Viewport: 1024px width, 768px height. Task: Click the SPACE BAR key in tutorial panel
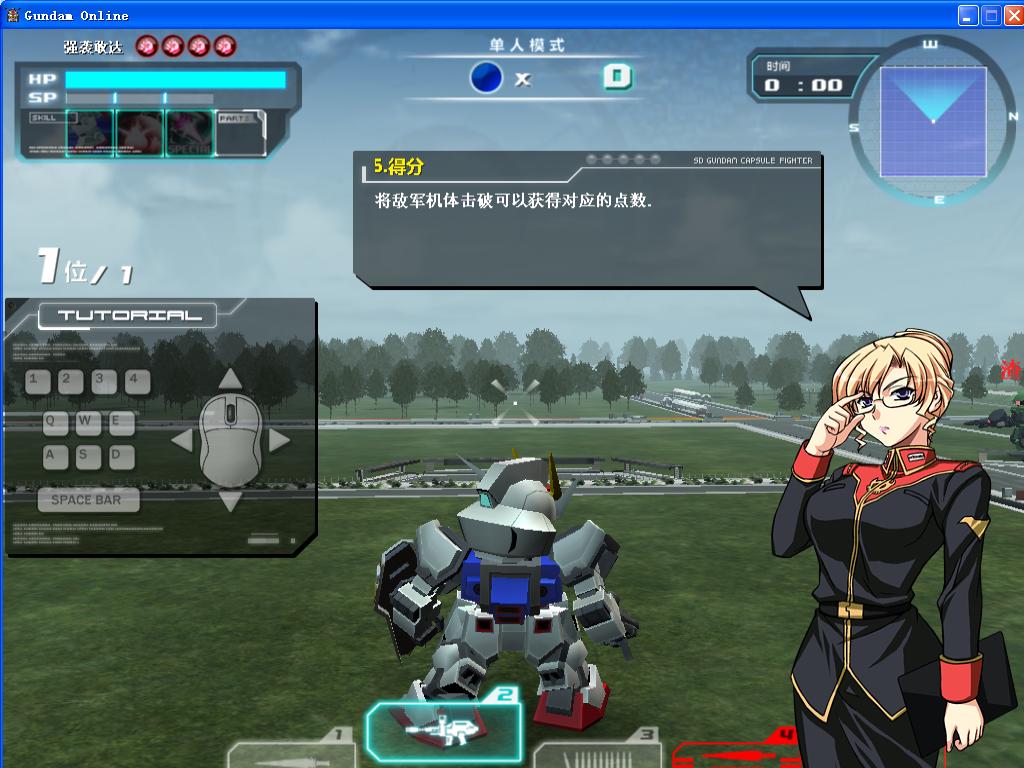87,500
